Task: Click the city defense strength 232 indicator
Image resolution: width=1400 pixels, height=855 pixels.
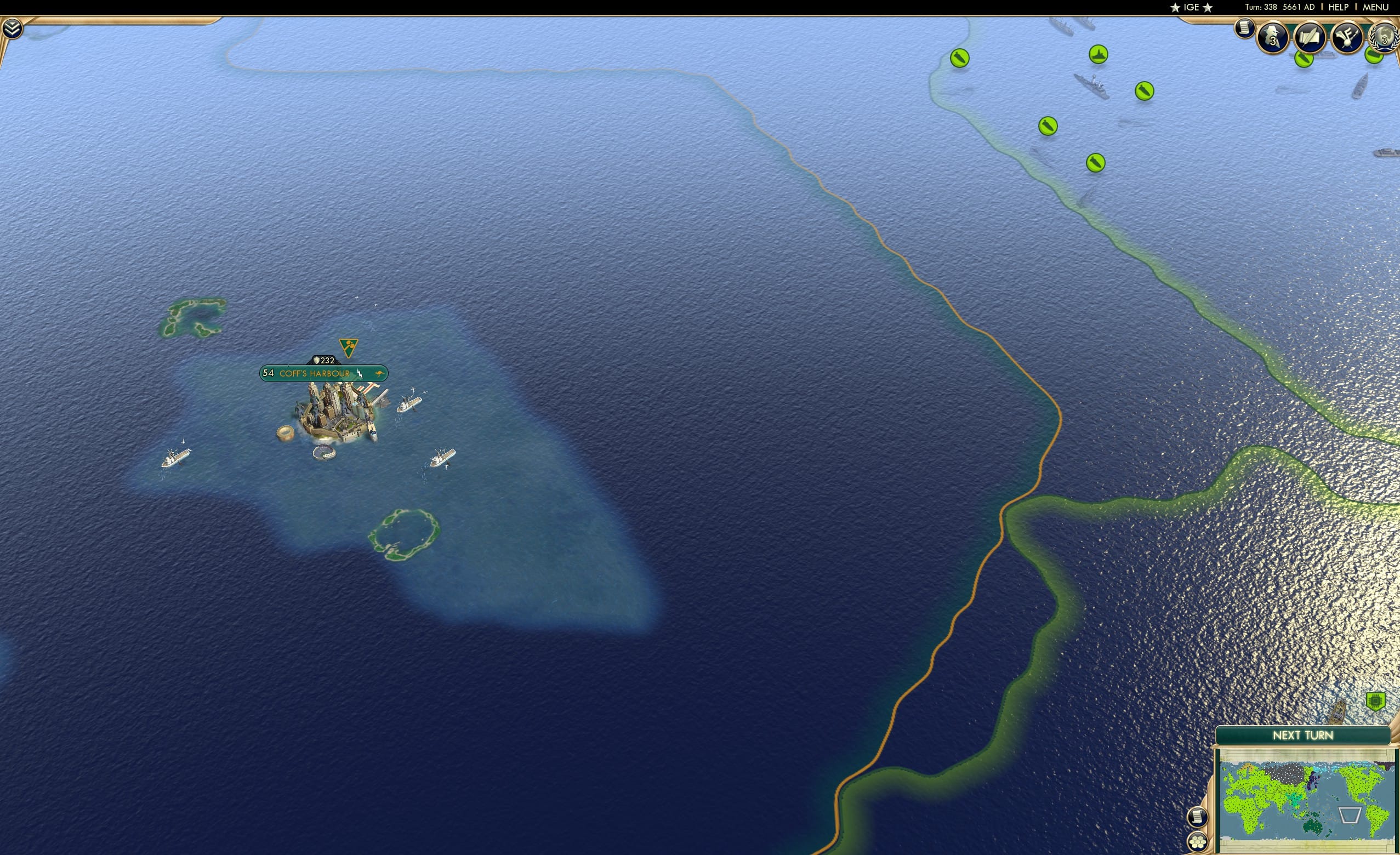Action: [324, 360]
